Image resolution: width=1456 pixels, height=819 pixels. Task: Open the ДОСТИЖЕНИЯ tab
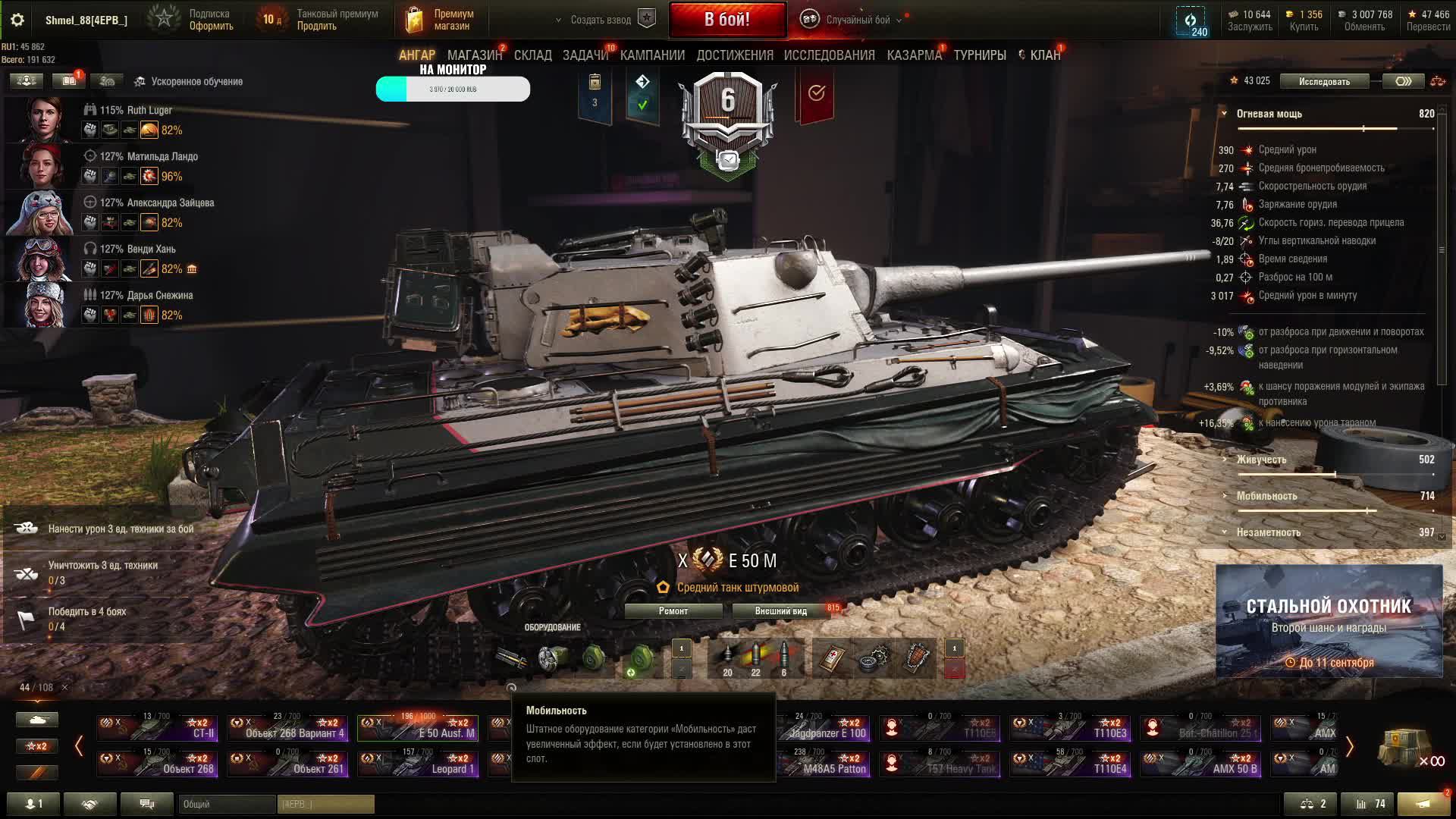(x=734, y=55)
